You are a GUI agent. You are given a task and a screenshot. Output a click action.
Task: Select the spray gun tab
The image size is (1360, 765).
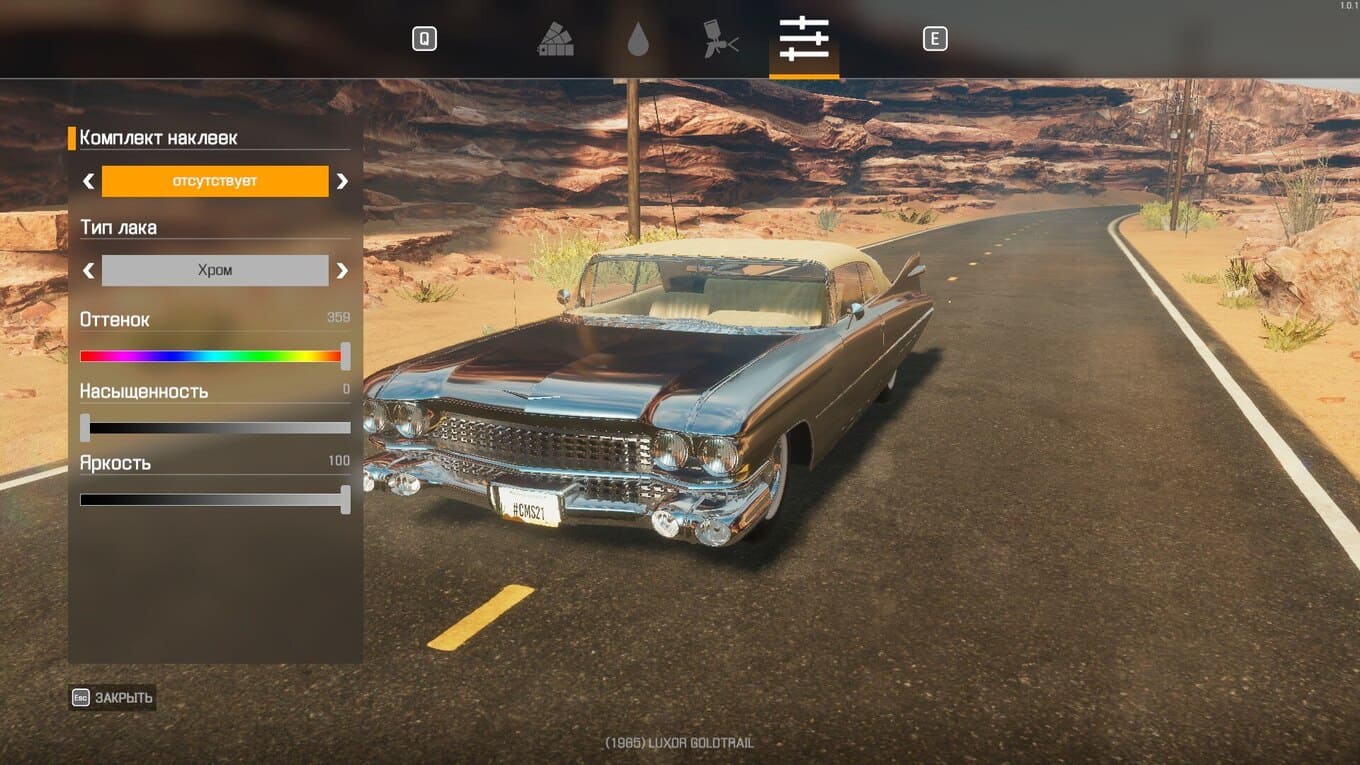point(720,40)
